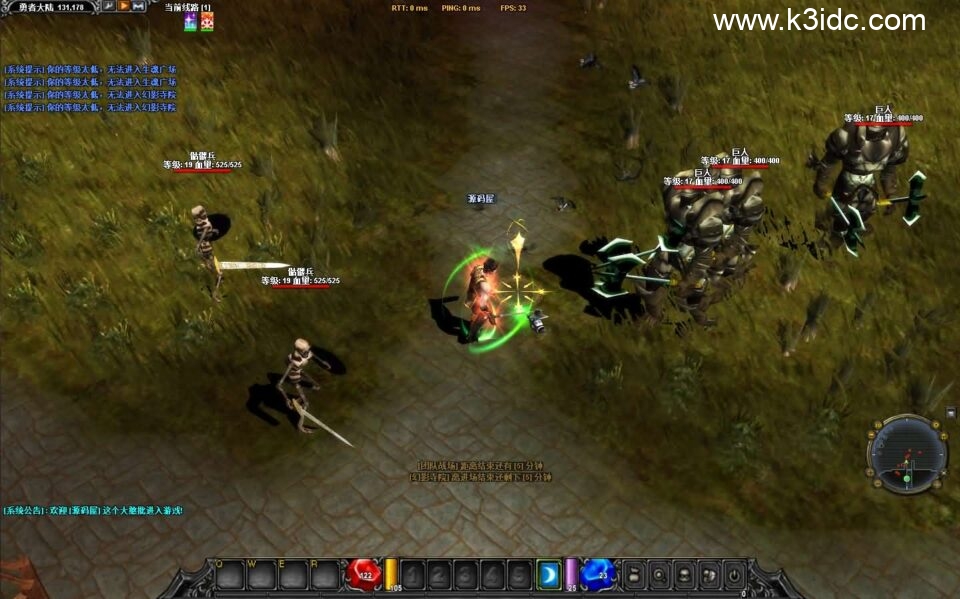Screen dimensions: 960x599
Task: Select the orange-haired character buff icon
Action: tap(207, 22)
